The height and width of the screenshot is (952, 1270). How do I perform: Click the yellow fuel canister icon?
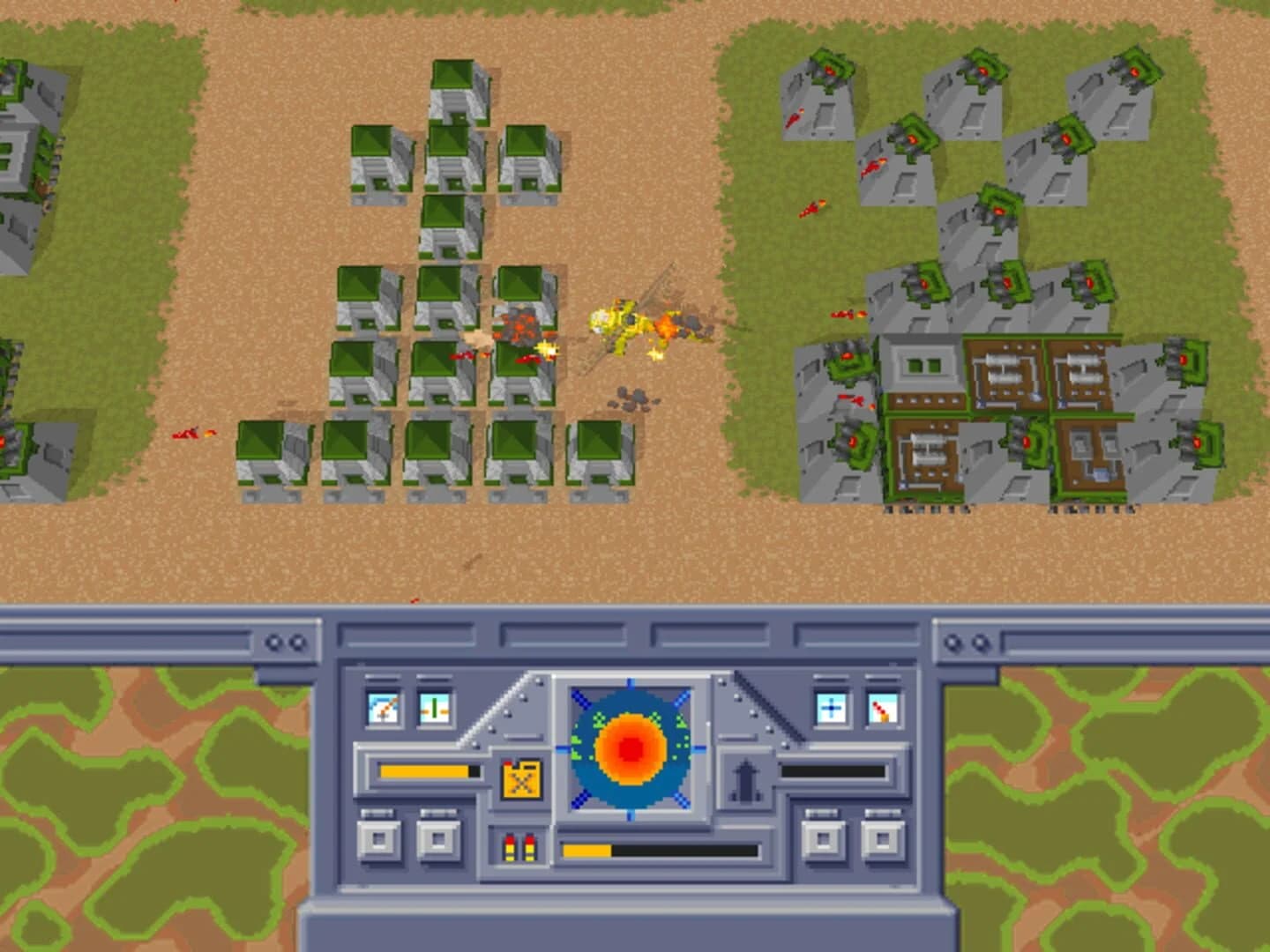pos(521,781)
